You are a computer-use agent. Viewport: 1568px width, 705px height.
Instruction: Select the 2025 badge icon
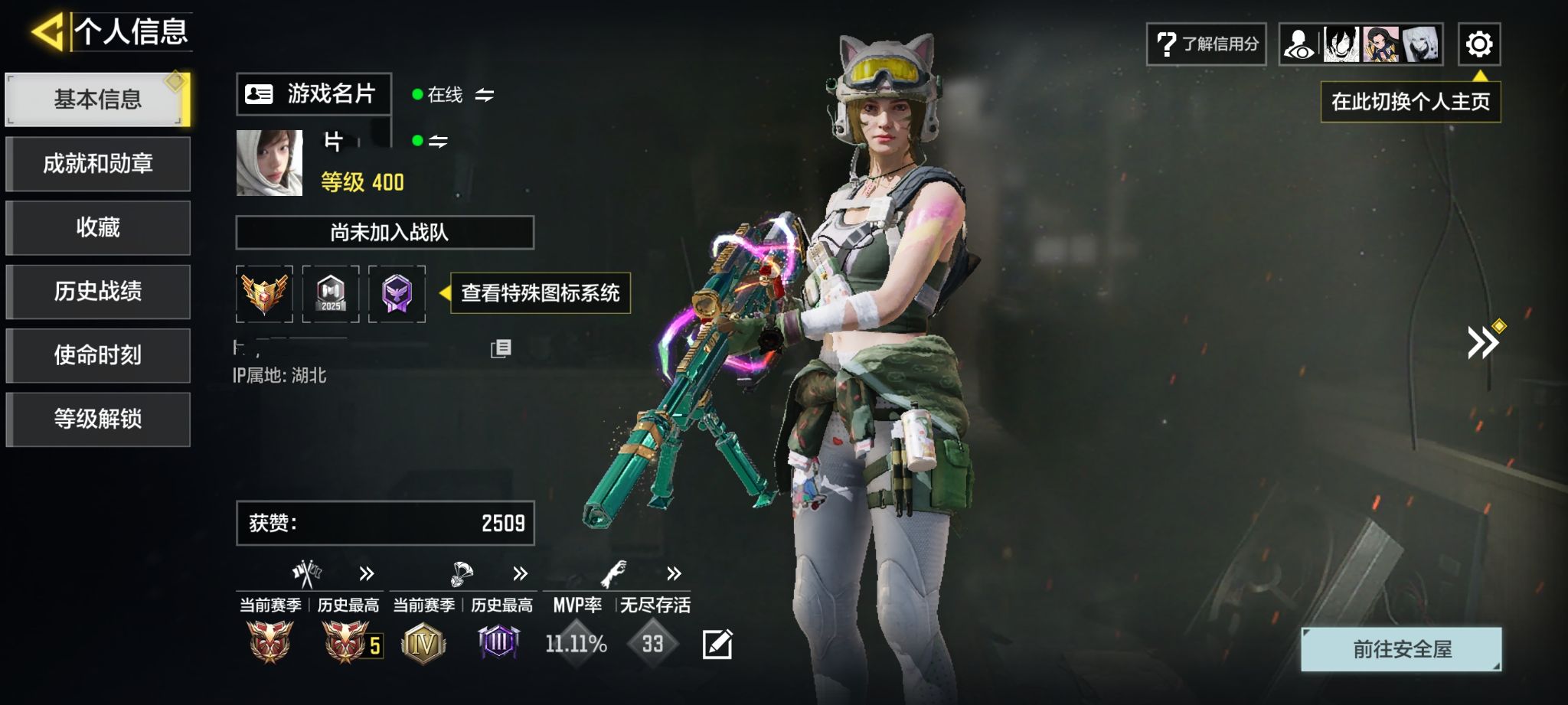(331, 294)
